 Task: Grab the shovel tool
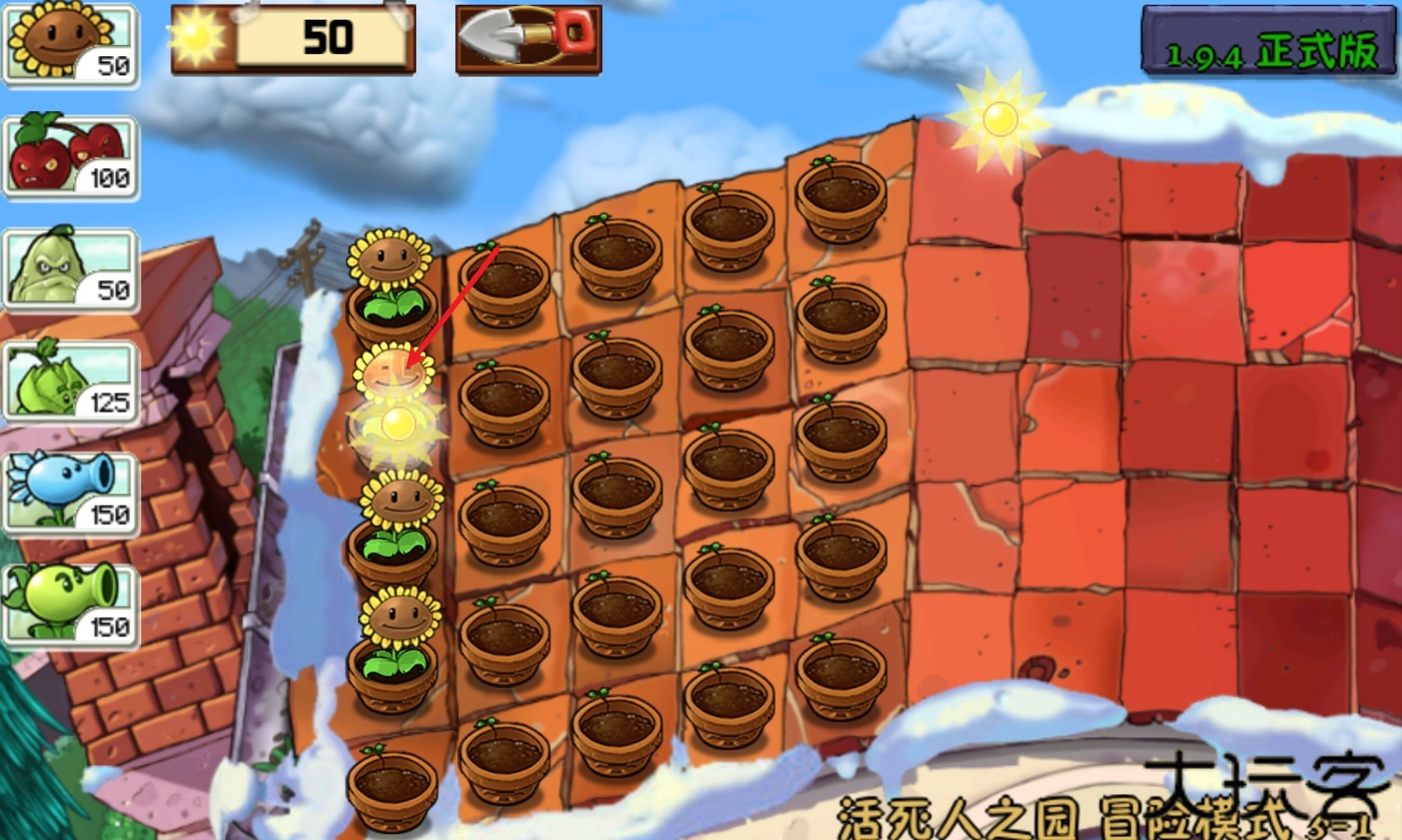[x=528, y=38]
